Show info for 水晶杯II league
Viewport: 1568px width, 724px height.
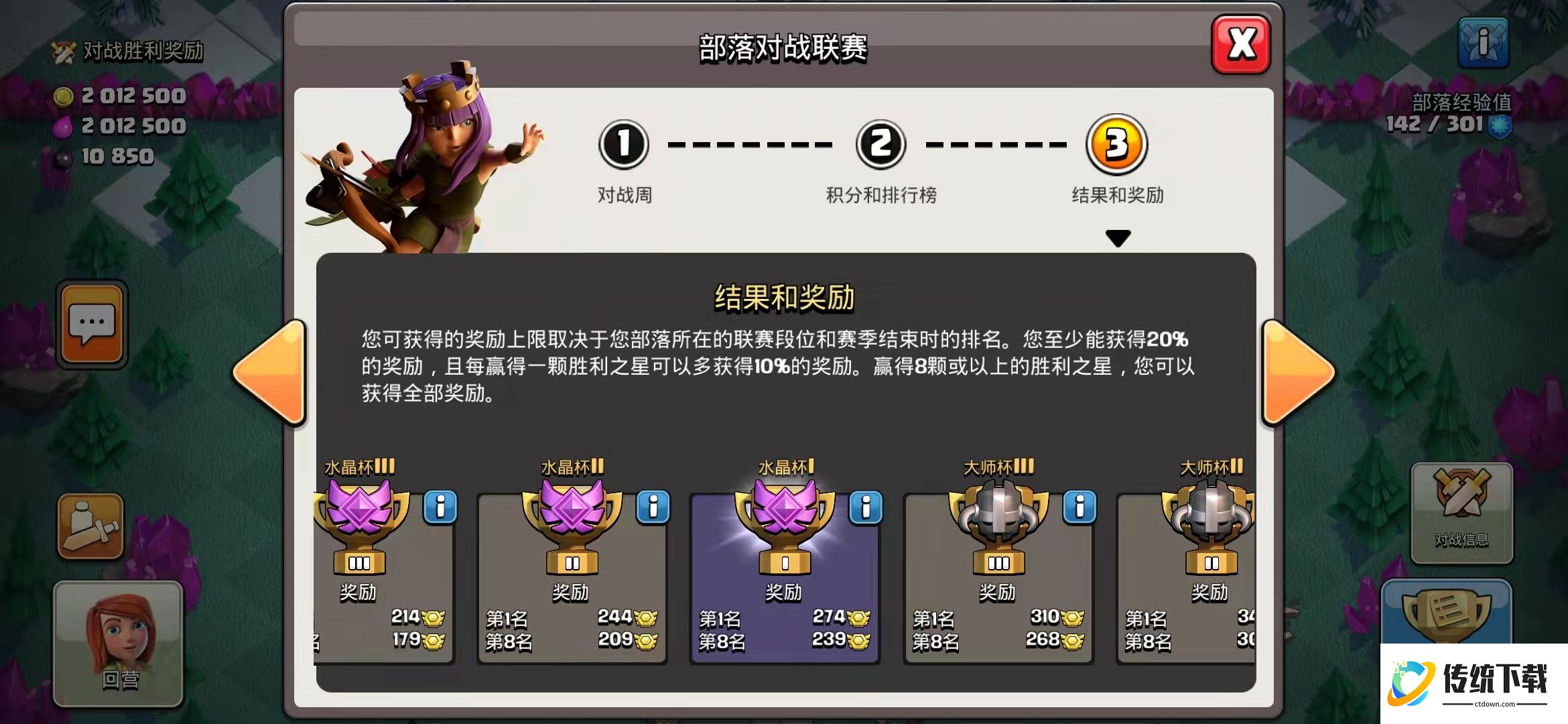coord(653,507)
